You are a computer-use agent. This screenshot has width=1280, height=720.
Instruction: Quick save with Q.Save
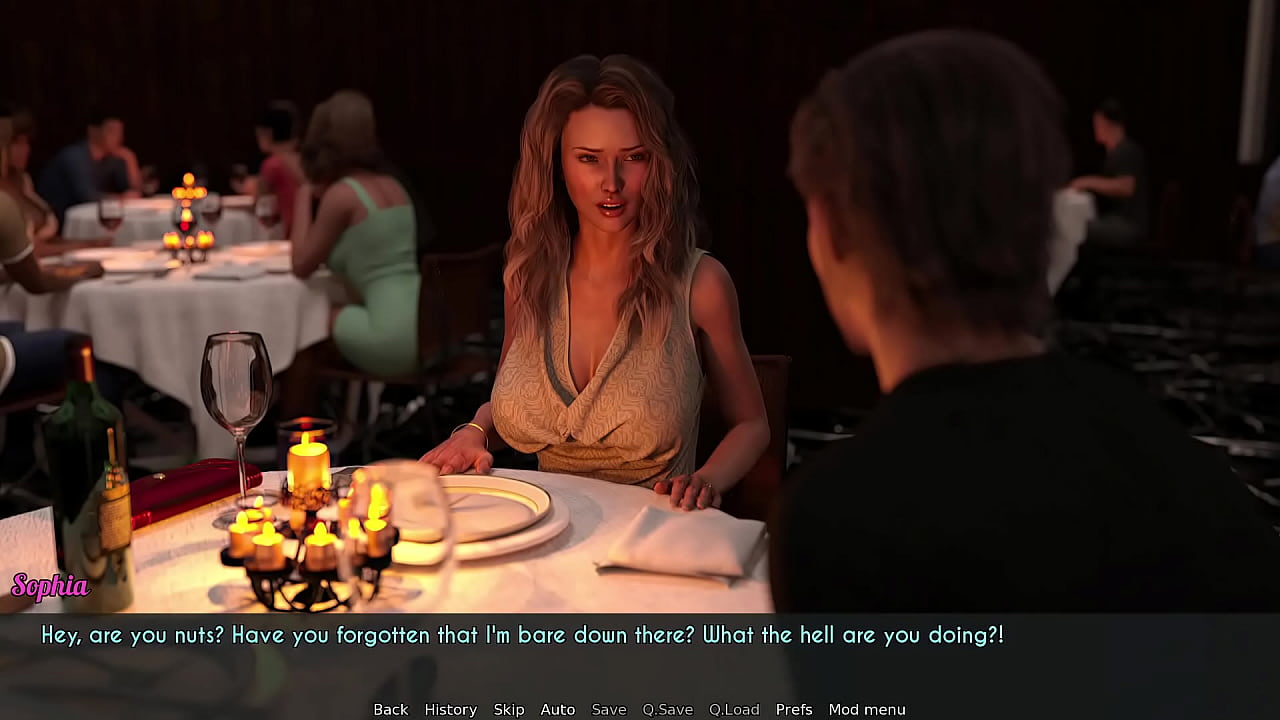667,709
